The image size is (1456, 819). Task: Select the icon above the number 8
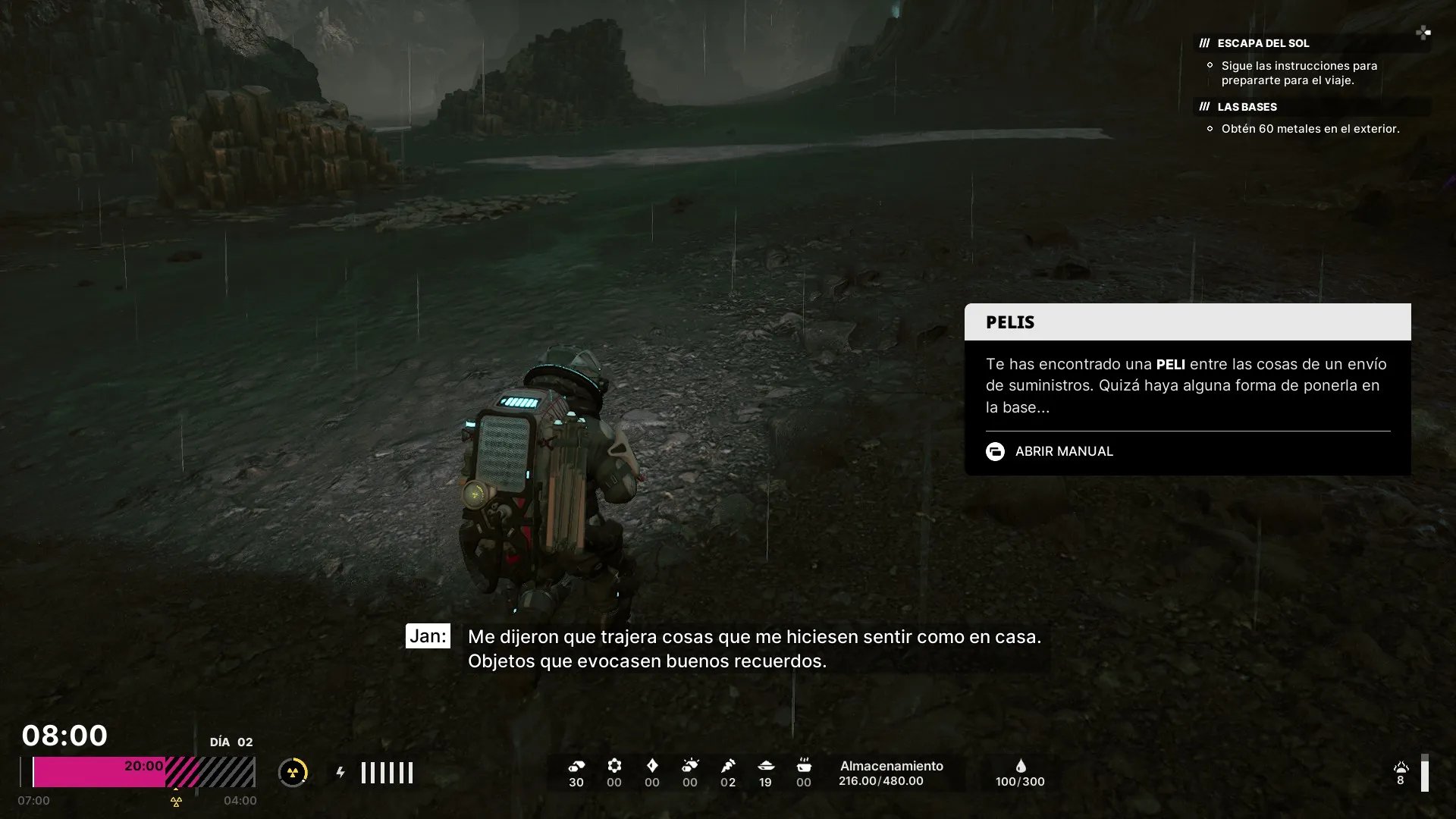1401,767
